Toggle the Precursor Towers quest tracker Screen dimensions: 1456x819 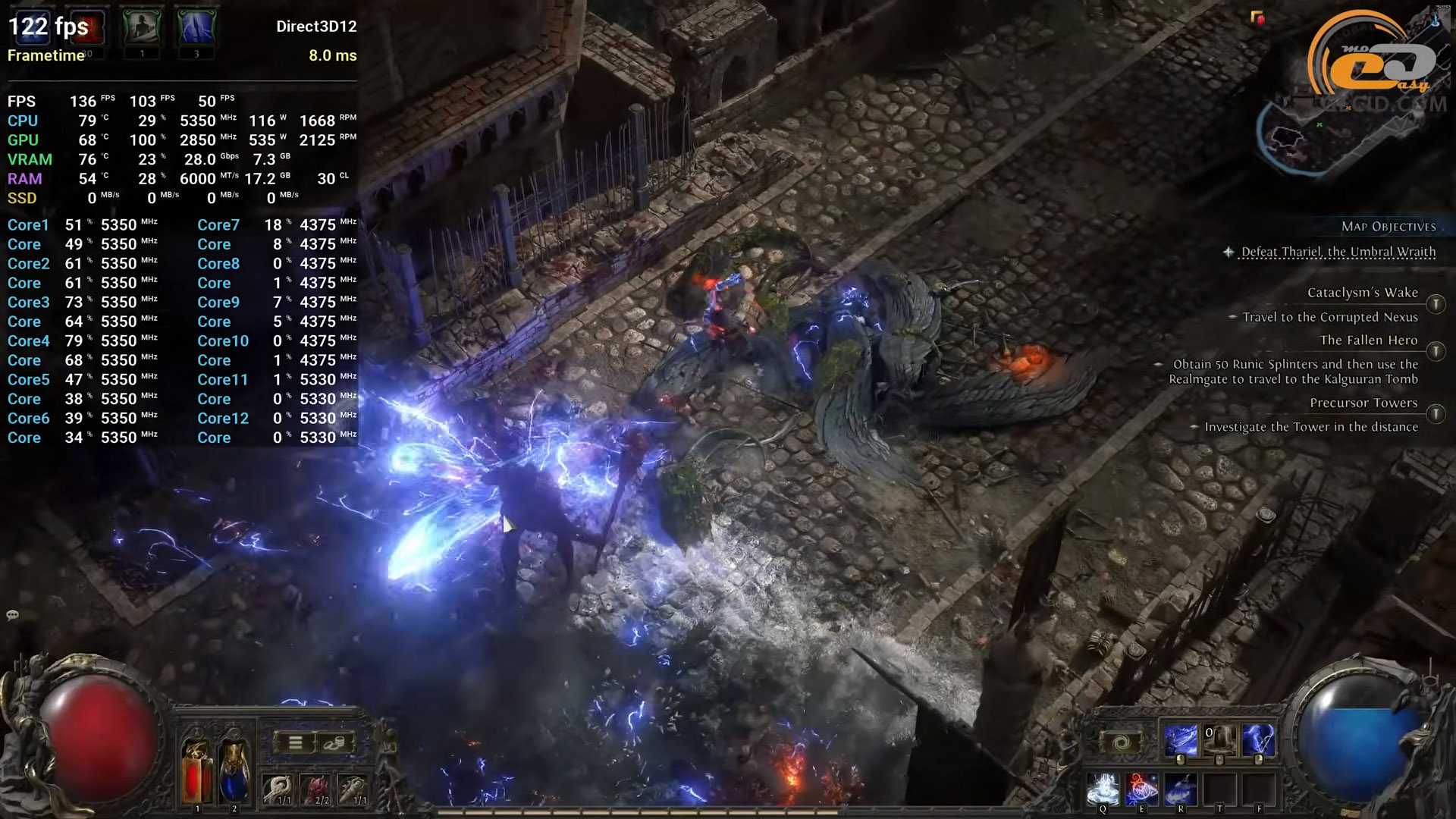pos(1436,414)
